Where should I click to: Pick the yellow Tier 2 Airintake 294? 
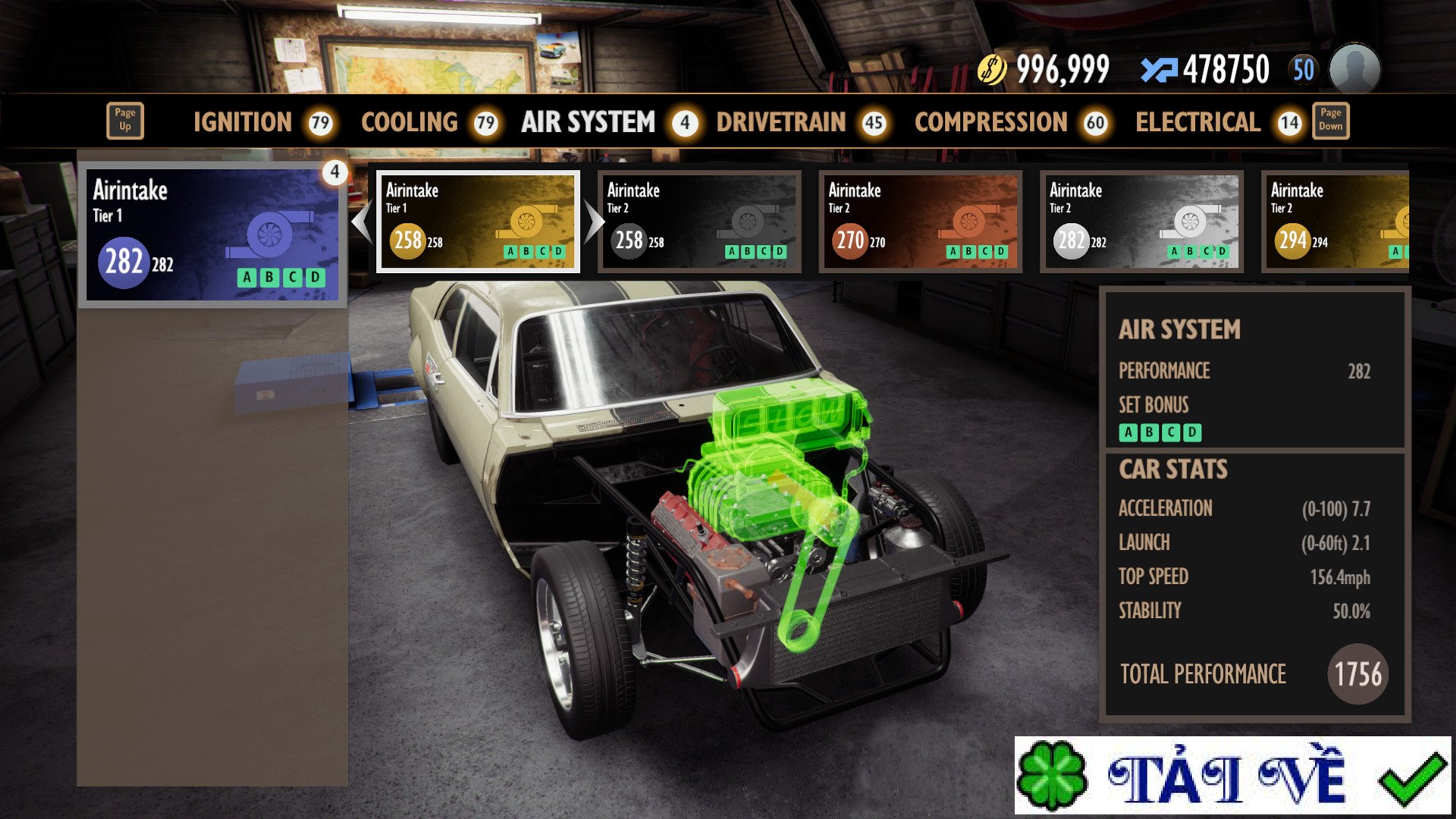(x=1336, y=221)
